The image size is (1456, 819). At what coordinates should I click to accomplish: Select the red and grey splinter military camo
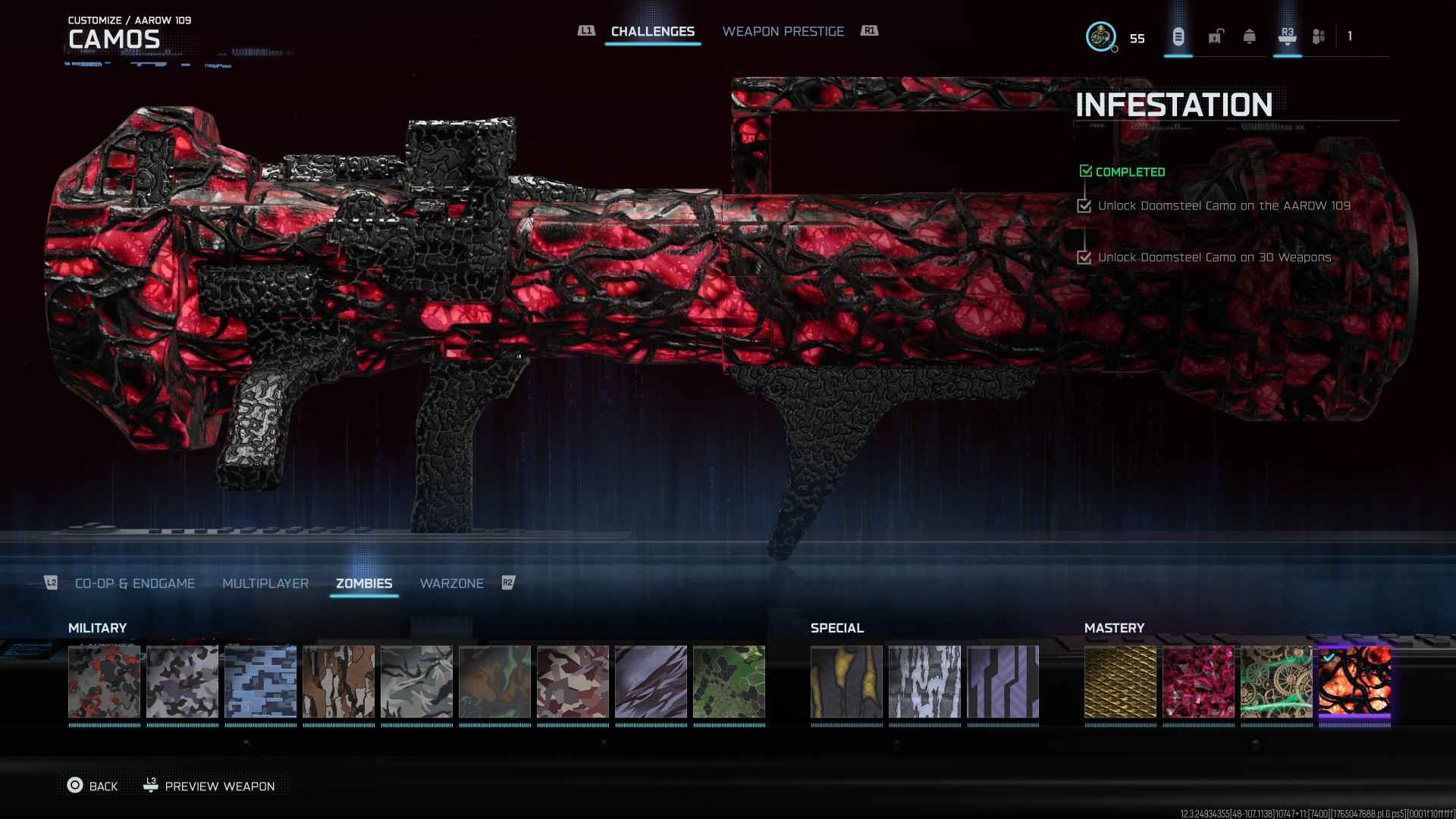105,682
